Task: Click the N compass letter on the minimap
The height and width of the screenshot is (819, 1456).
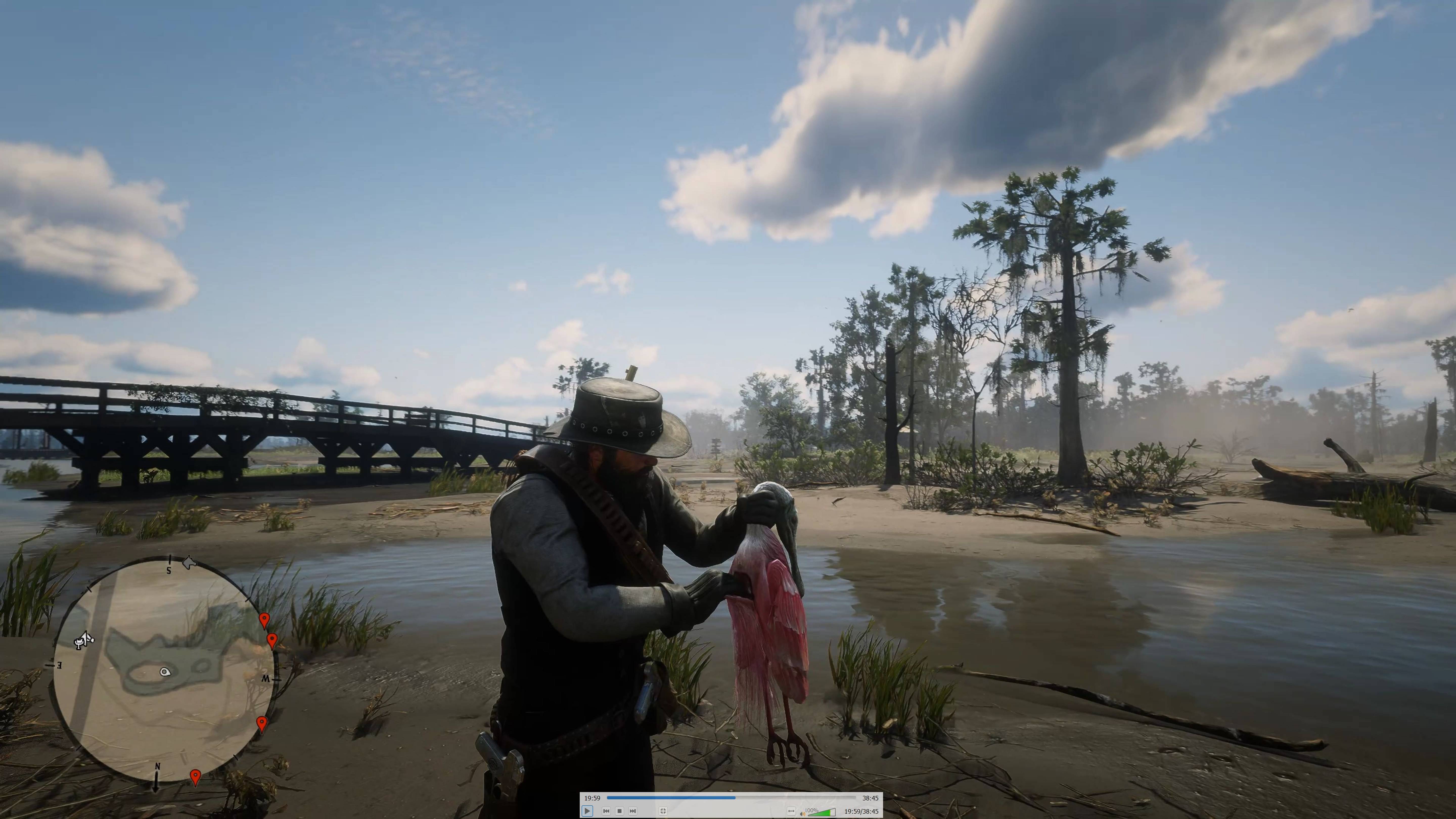Action: pyautogui.click(x=158, y=767)
